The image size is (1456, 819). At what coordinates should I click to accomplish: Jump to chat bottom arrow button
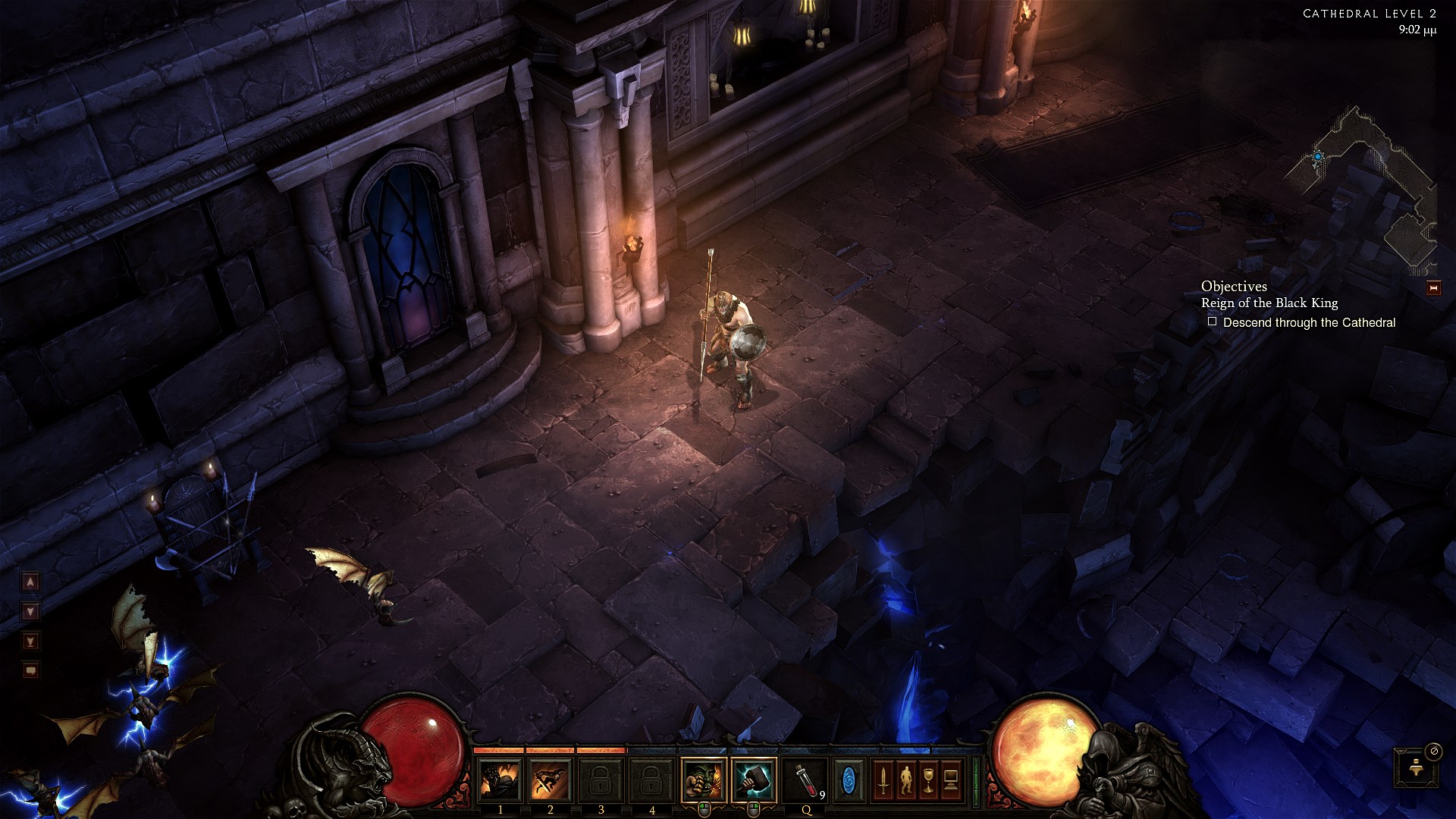coord(30,642)
